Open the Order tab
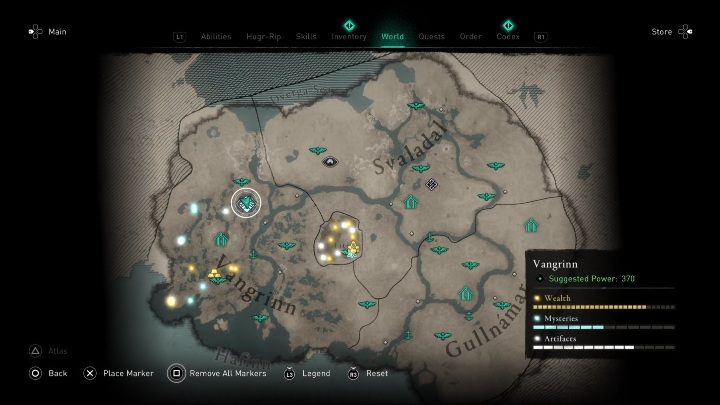 tap(471, 37)
